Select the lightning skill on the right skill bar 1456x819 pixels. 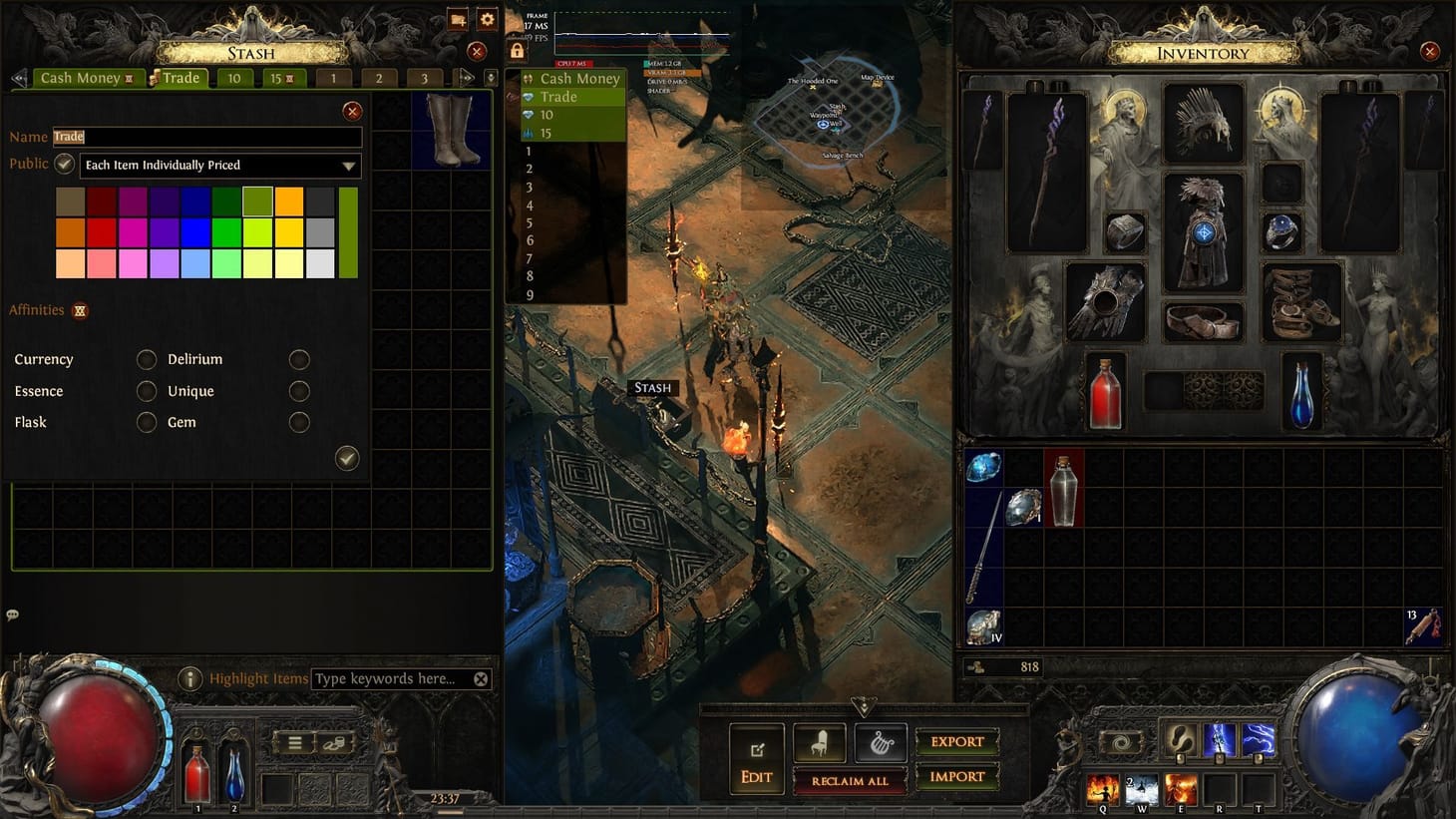tap(1260, 739)
